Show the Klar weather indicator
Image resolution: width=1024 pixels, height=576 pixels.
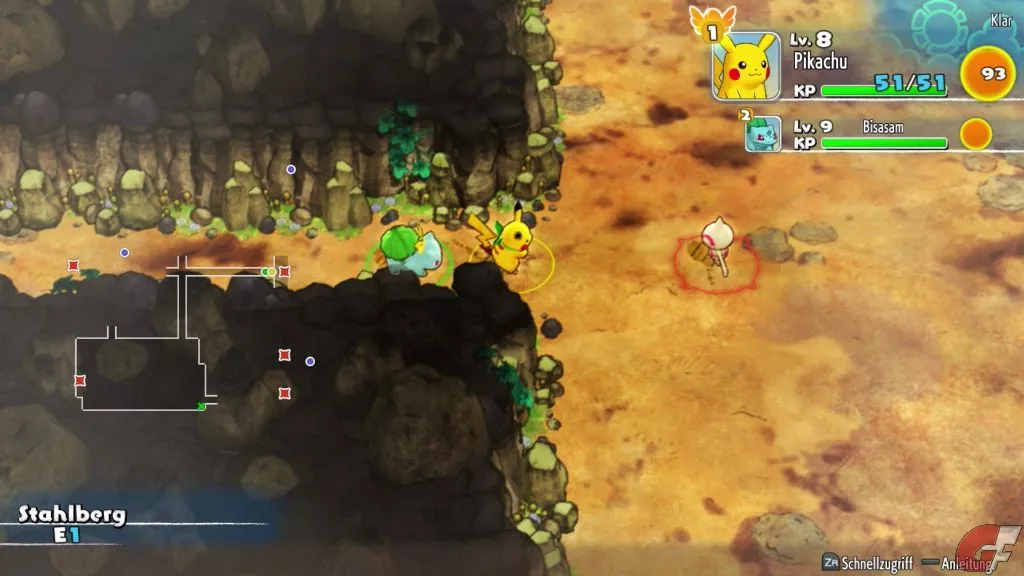coord(1000,21)
